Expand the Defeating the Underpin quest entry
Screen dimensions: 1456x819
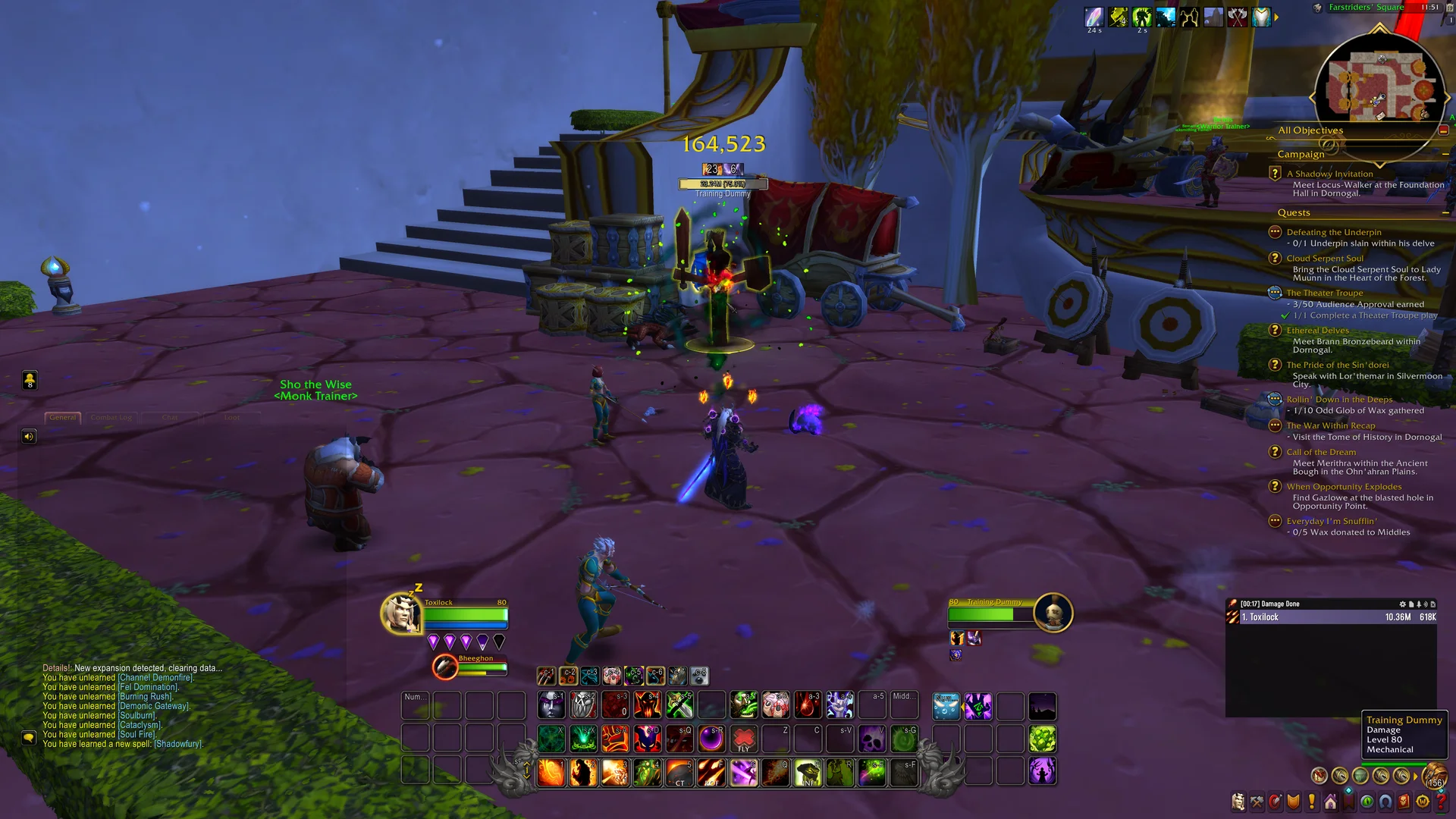pyautogui.click(x=1333, y=232)
